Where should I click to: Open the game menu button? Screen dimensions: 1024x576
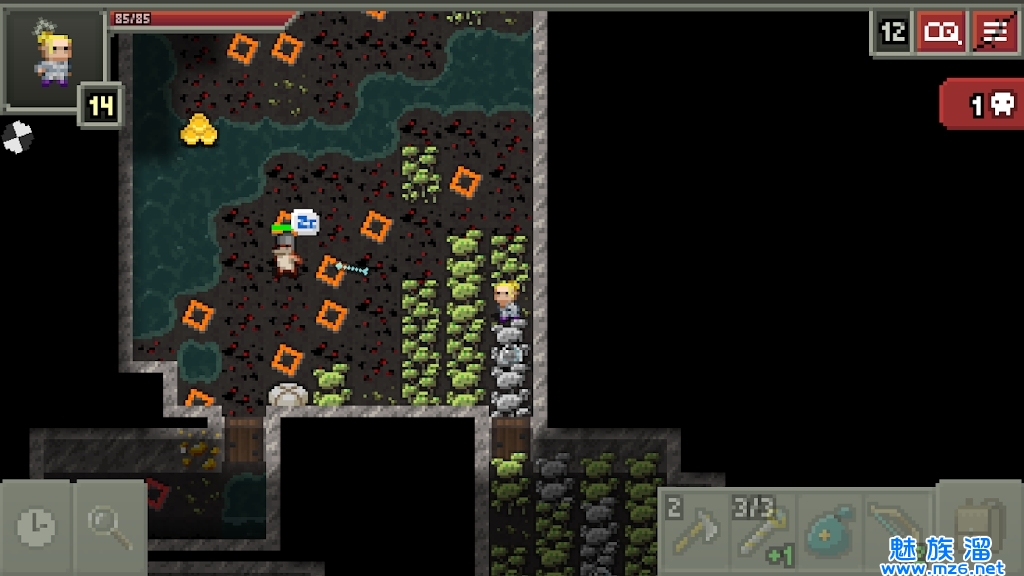pyautogui.click(x=994, y=33)
